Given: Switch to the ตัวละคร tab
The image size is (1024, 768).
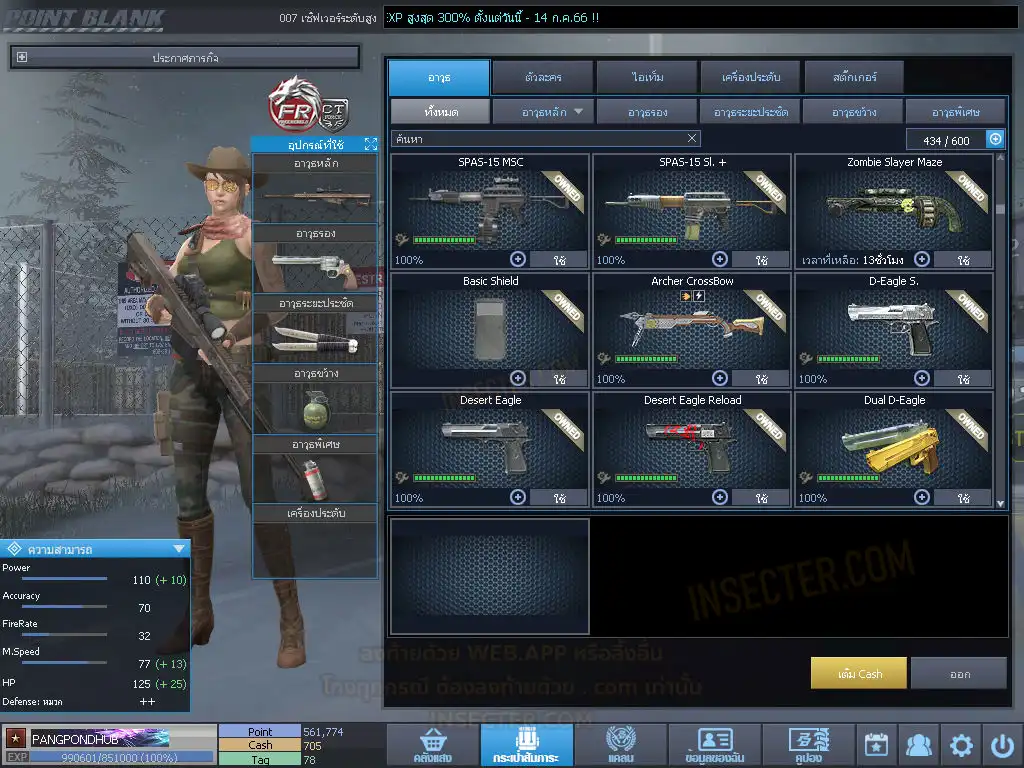Looking at the screenshot, I should tap(541, 77).
